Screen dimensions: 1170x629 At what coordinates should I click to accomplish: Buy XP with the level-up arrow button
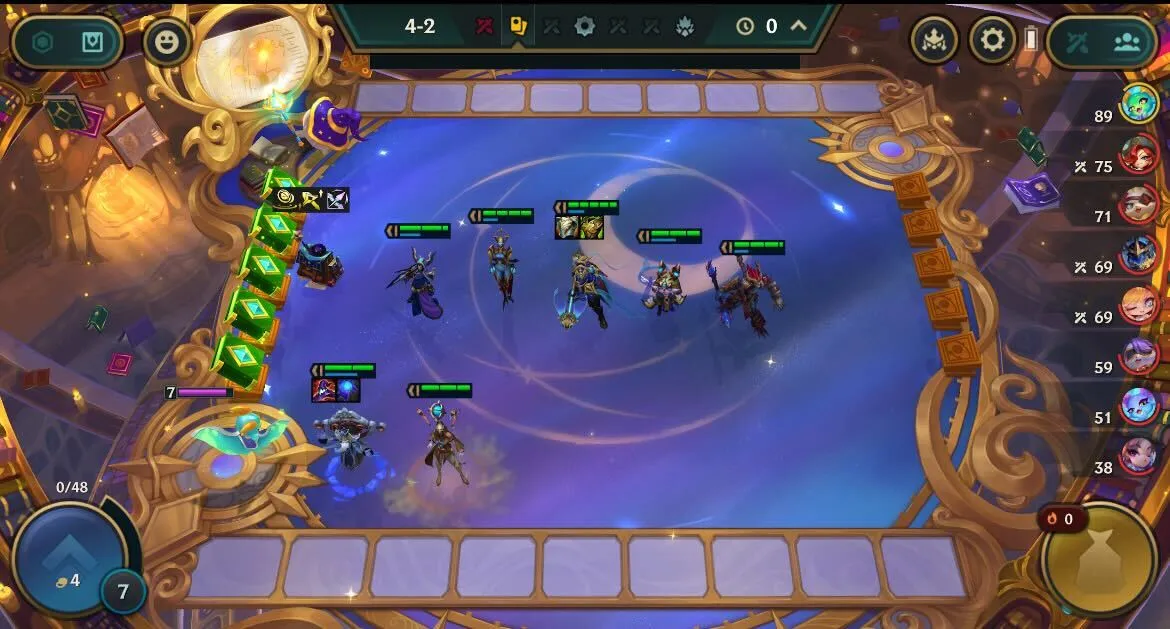[69, 555]
